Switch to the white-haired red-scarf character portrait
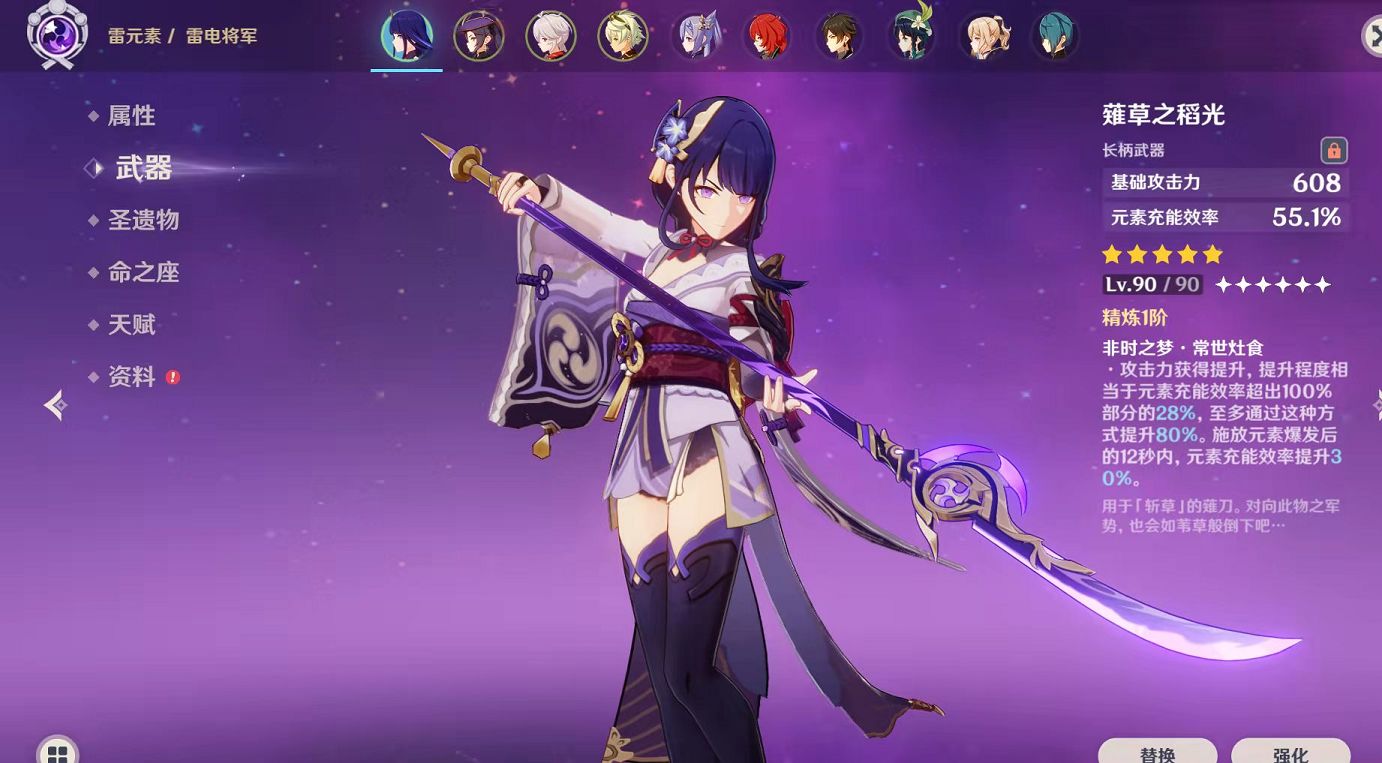The height and width of the screenshot is (763, 1382). [551, 36]
